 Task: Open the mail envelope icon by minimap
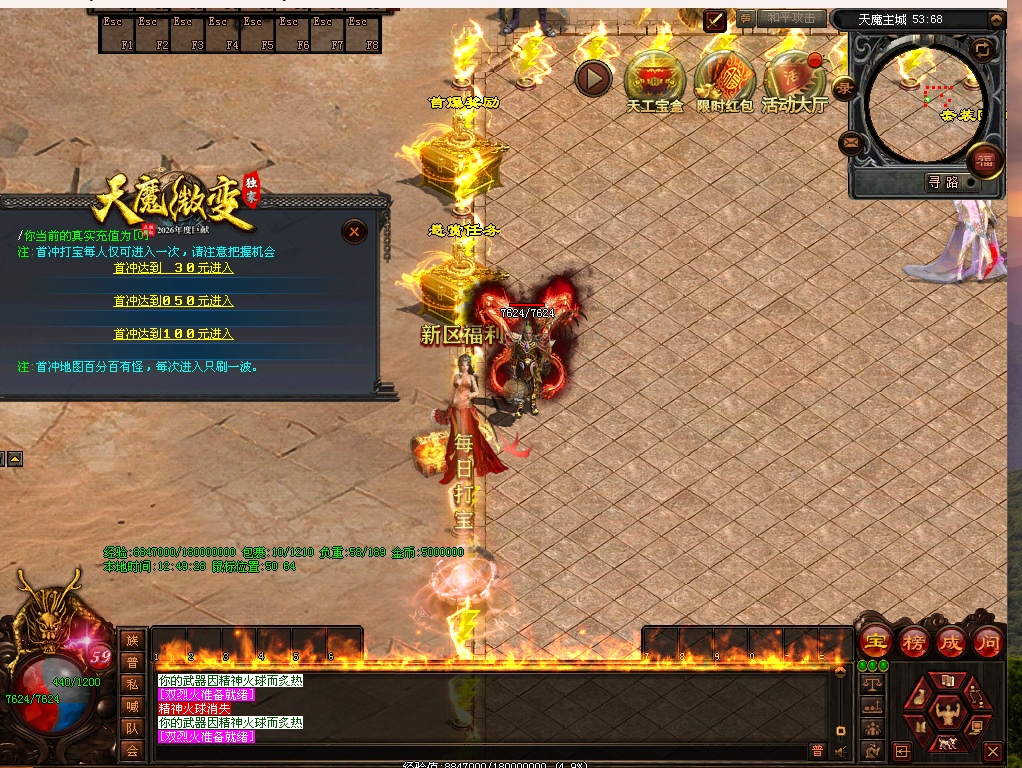pos(851,143)
